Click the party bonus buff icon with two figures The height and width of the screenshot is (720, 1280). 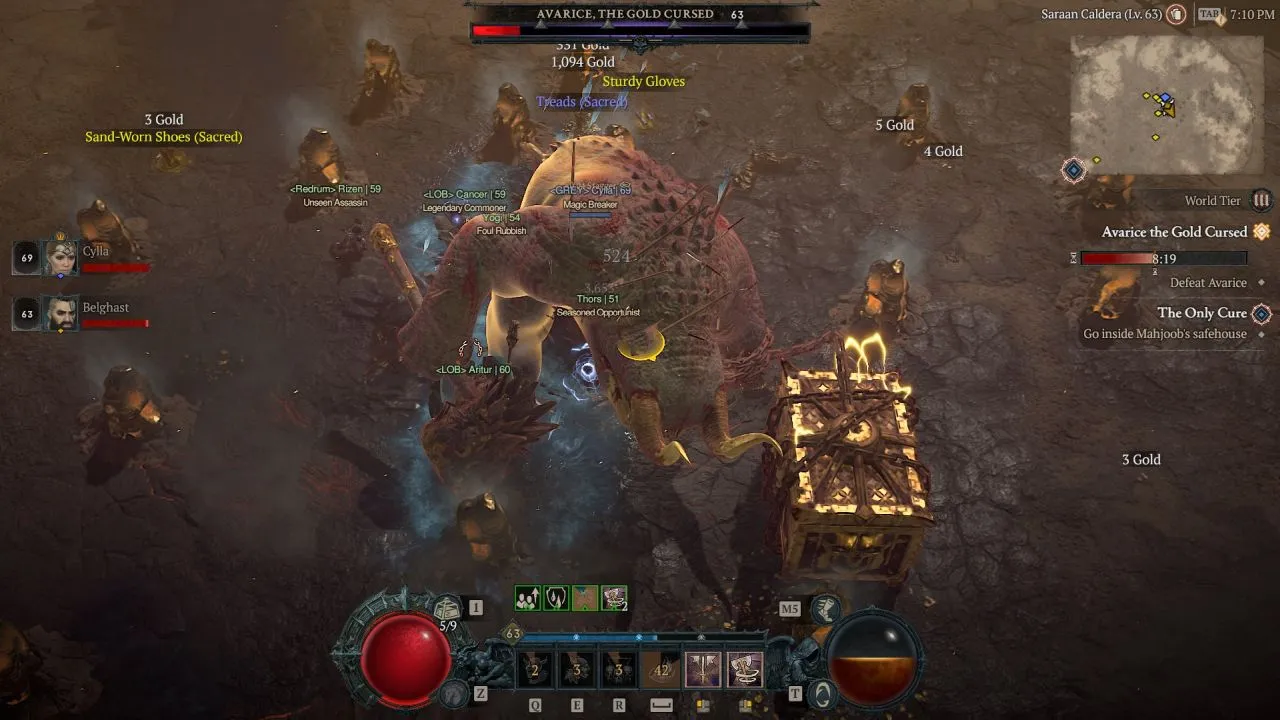point(528,597)
